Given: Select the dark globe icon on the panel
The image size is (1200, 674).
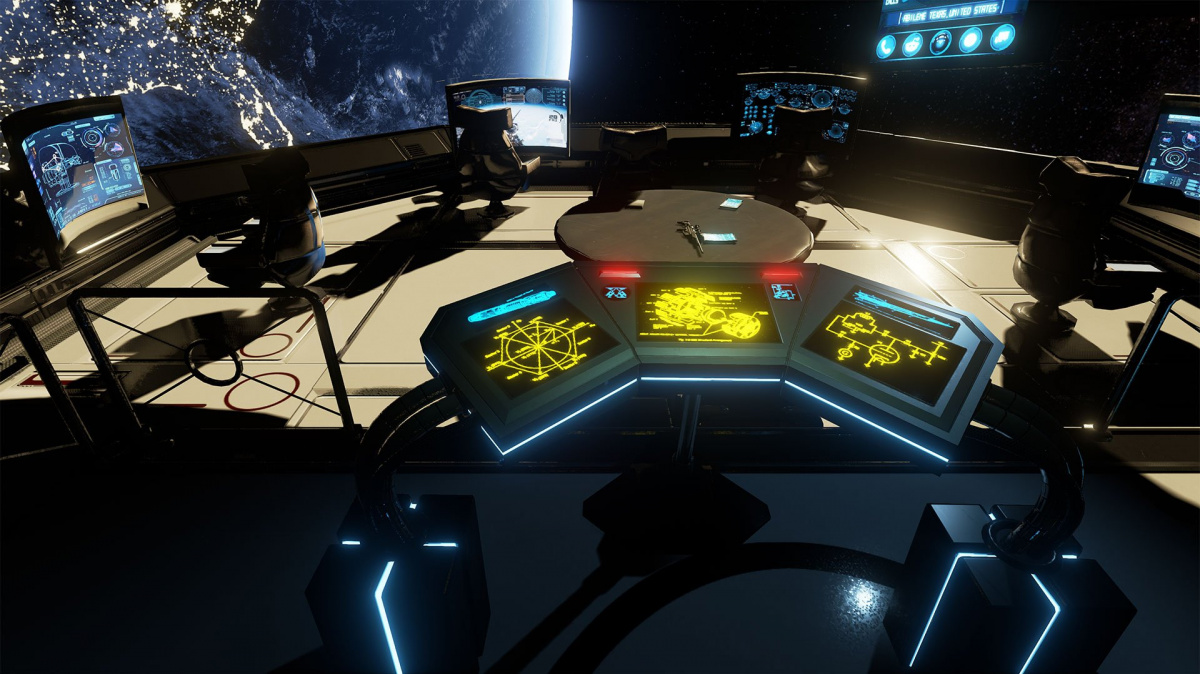Looking at the screenshot, I should coord(941,42).
